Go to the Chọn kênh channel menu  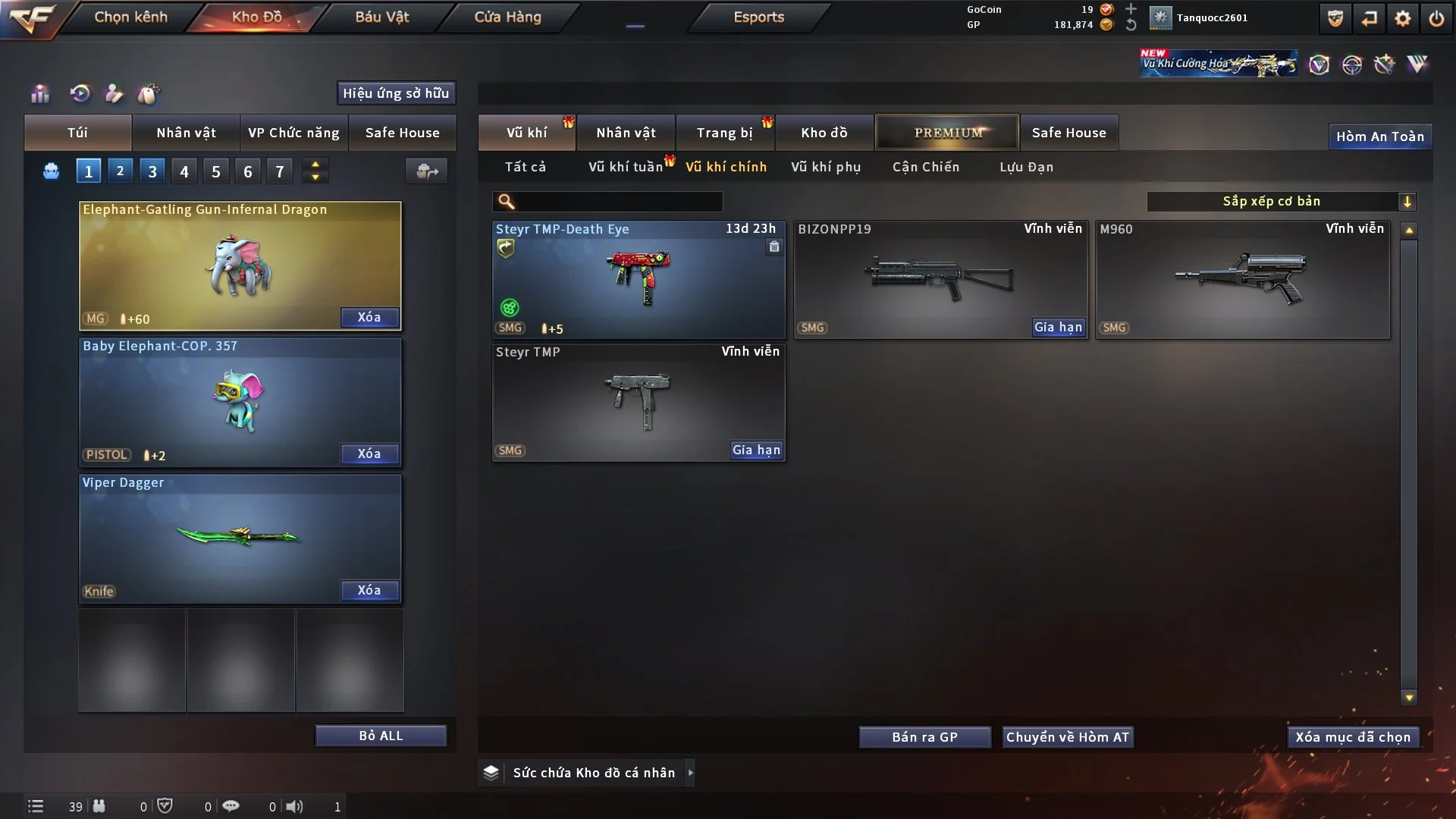point(130,17)
